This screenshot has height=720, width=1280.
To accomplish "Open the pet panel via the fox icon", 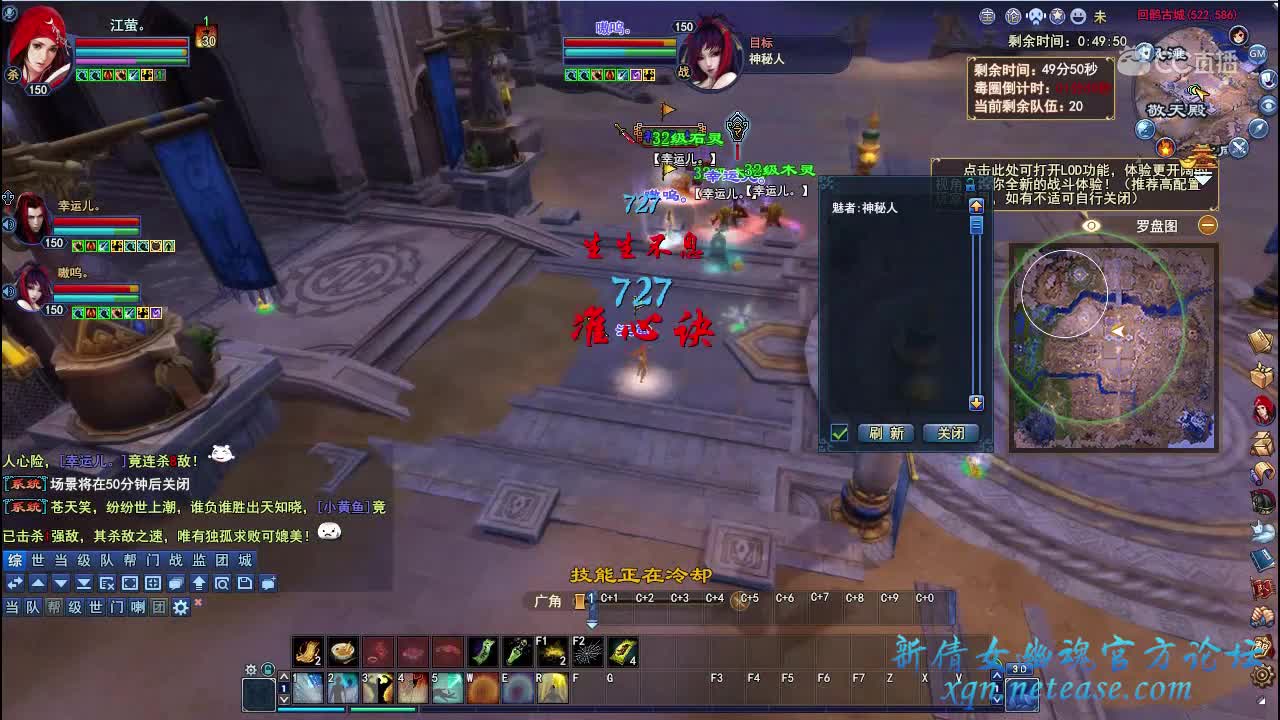I will pos(1263,530).
